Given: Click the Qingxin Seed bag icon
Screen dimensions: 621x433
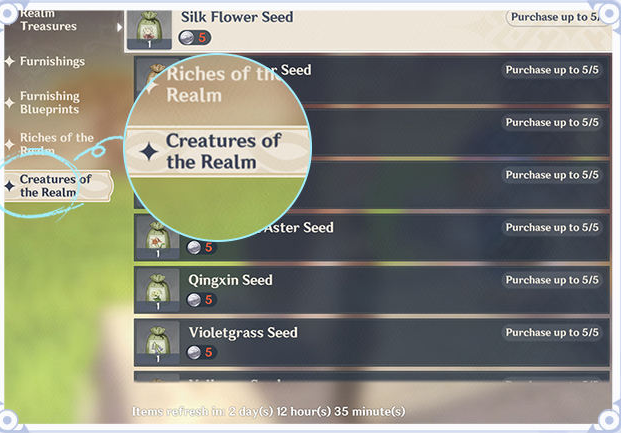Looking at the screenshot, I should tap(157, 287).
